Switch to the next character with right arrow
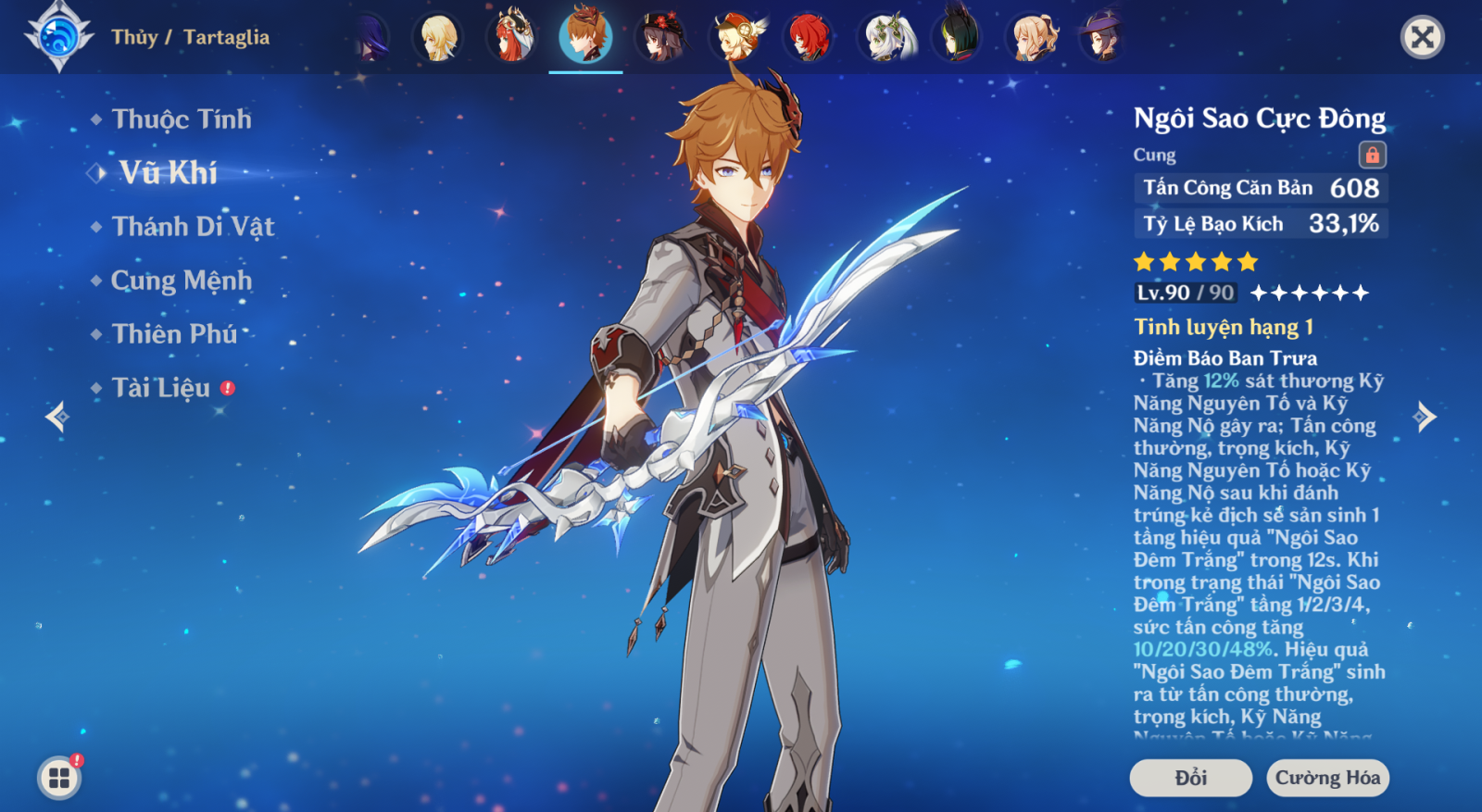 tap(1425, 417)
